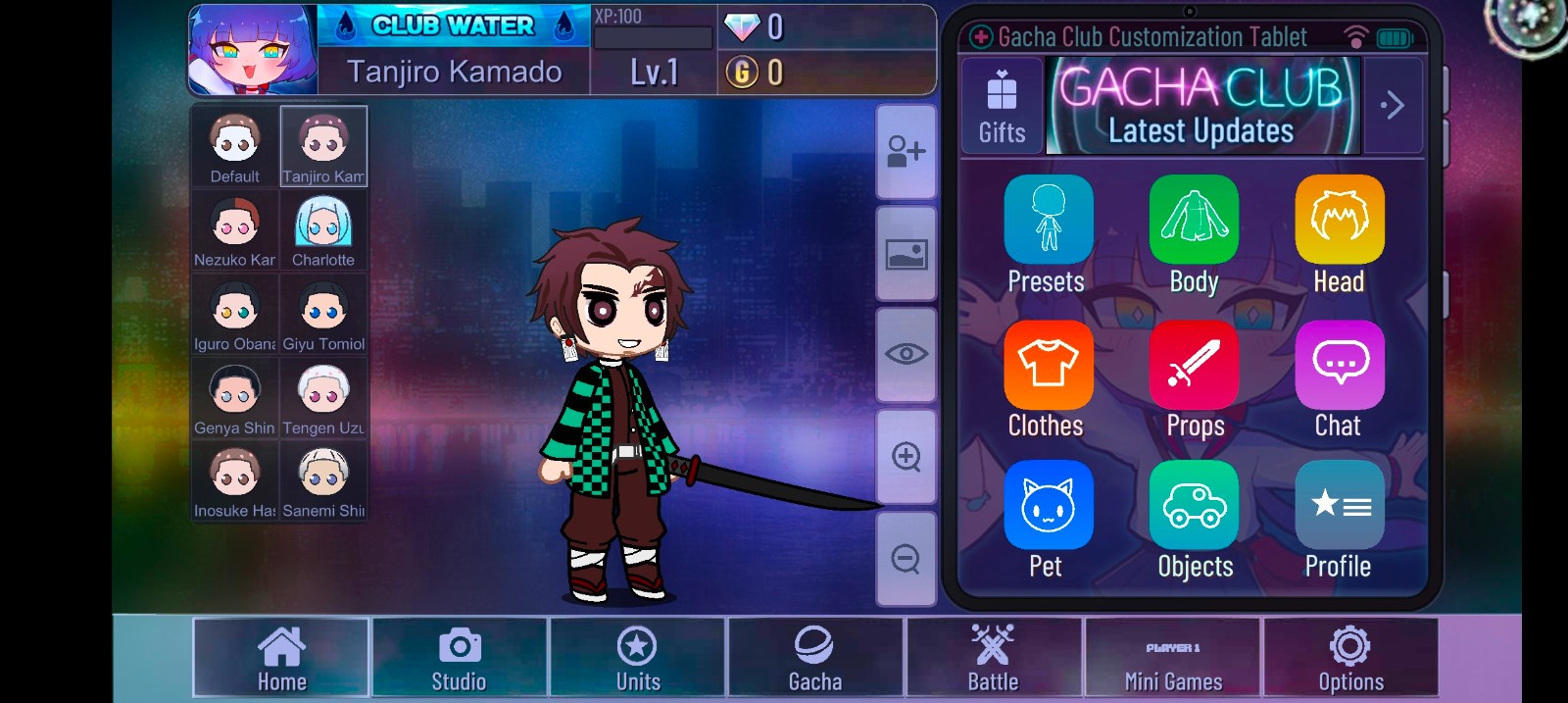Screen dimensions: 1568x703
Task: Toggle the eye visibility button
Action: click(906, 354)
